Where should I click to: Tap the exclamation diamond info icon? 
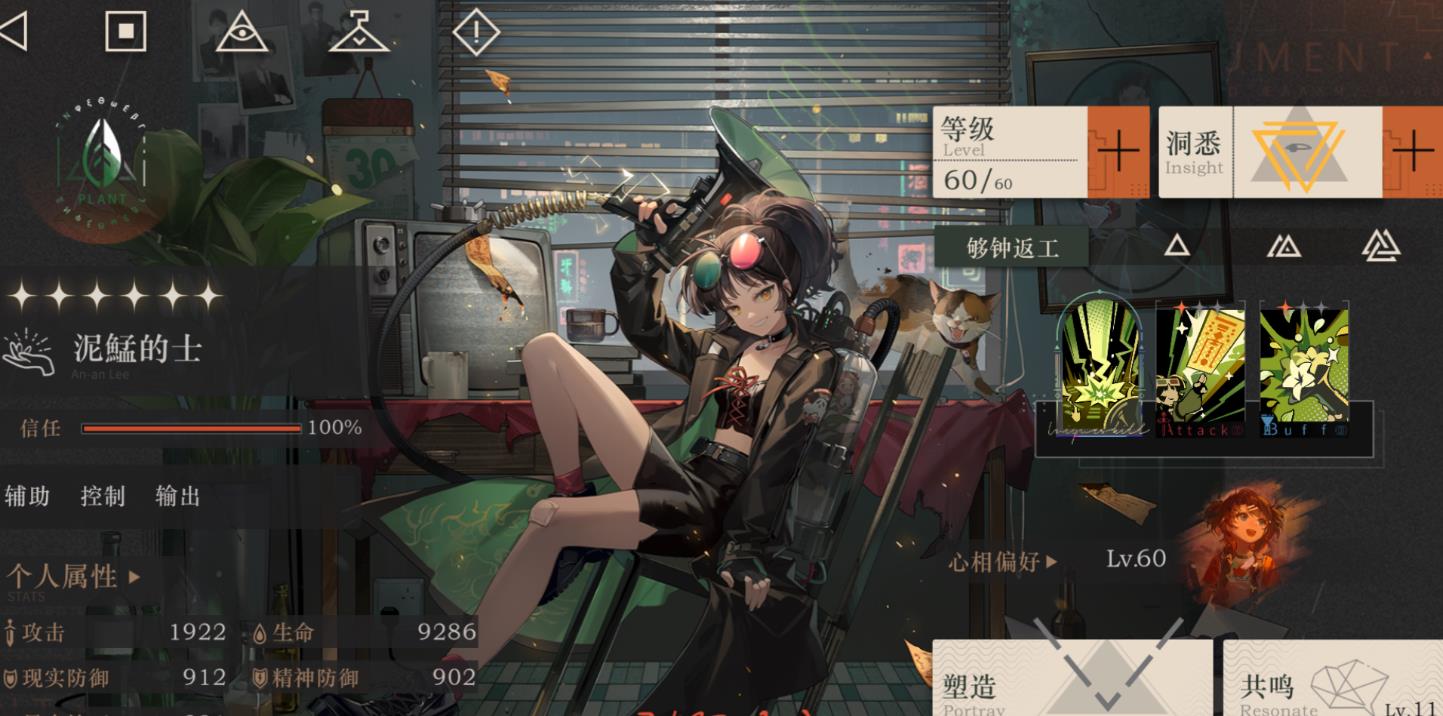point(476,32)
